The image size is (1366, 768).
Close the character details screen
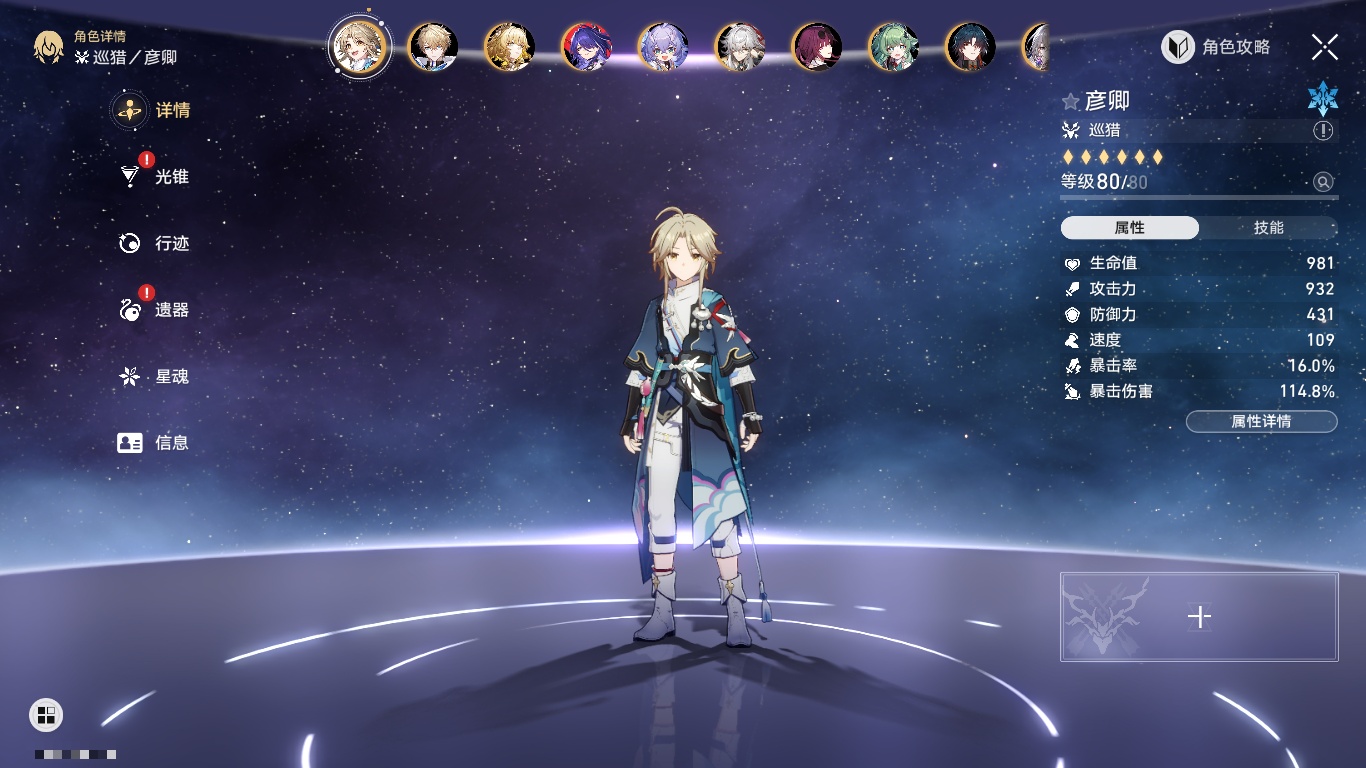tap(1325, 47)
